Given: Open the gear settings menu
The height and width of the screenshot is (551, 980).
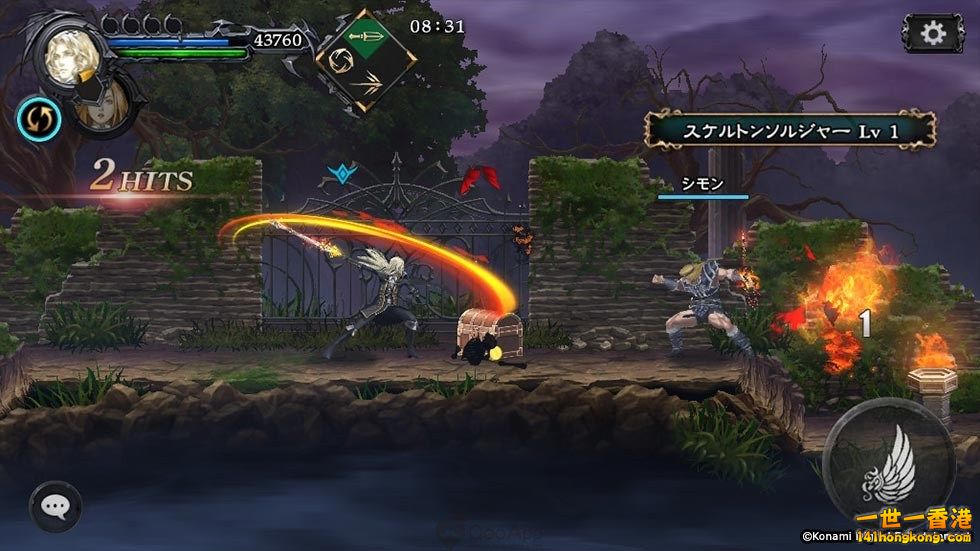Looking at the screenshot, I should pyautogui.click(x=932, y=33).
